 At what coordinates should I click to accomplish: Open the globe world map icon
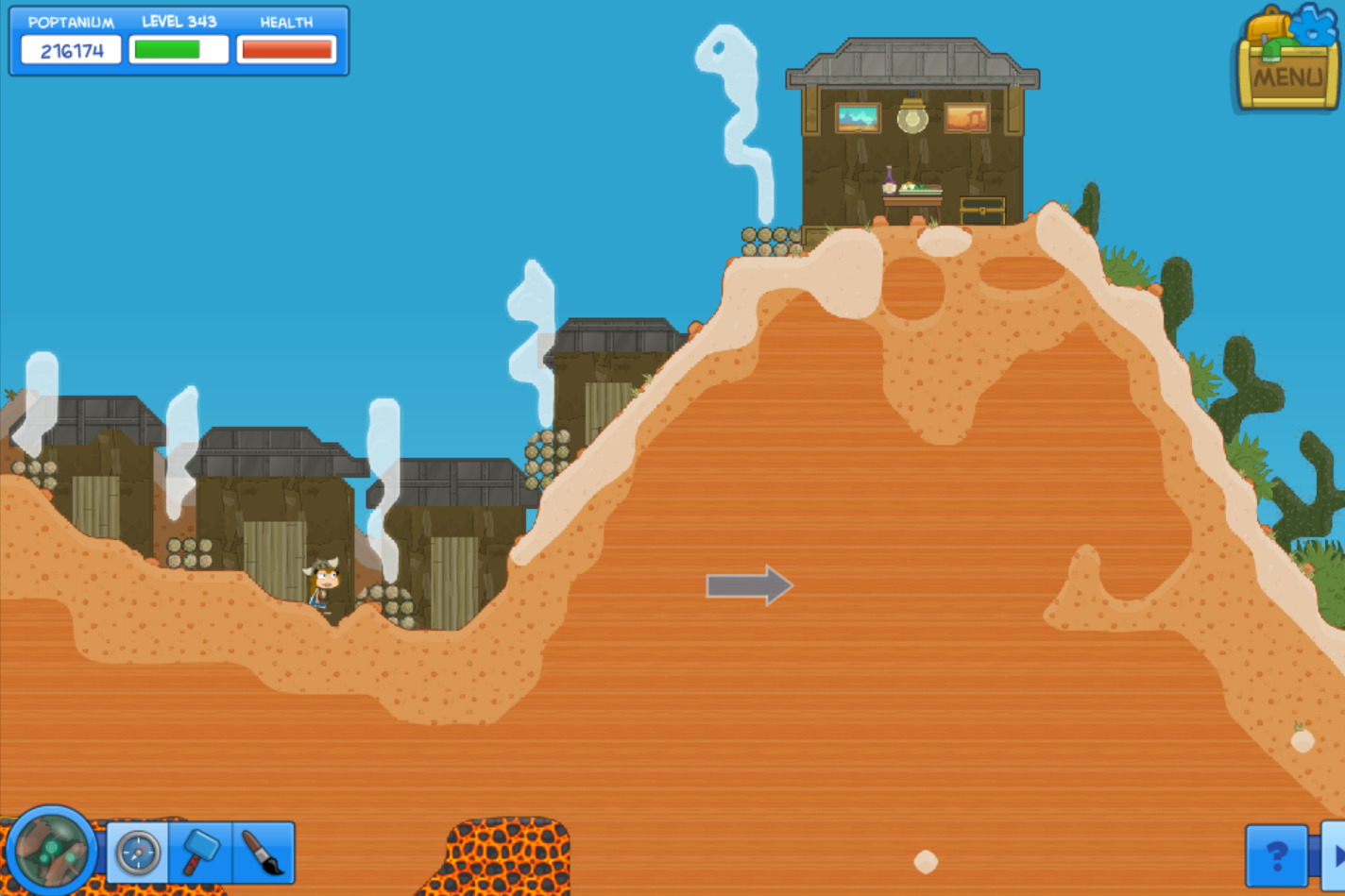(x=51, y=850)
